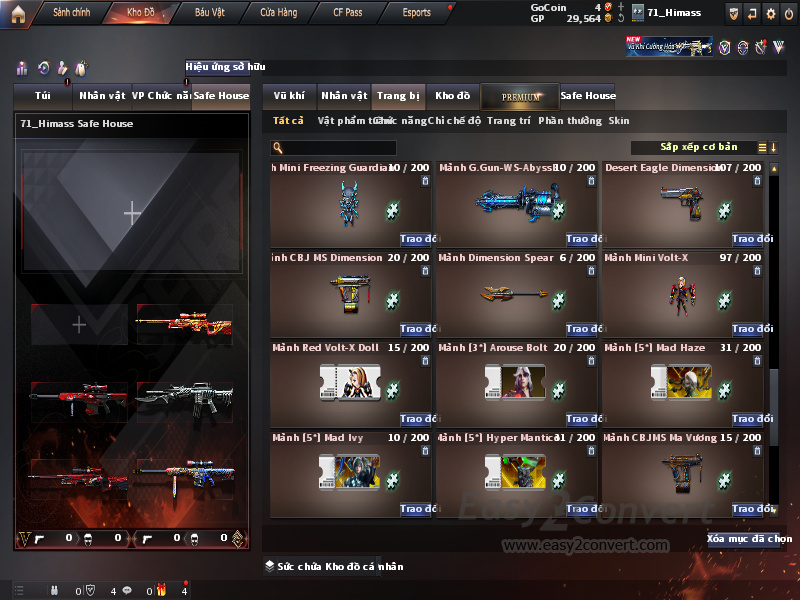Add item to the large Safe House slot
Viewport: 800px width, 600px height.
(132, 212)
